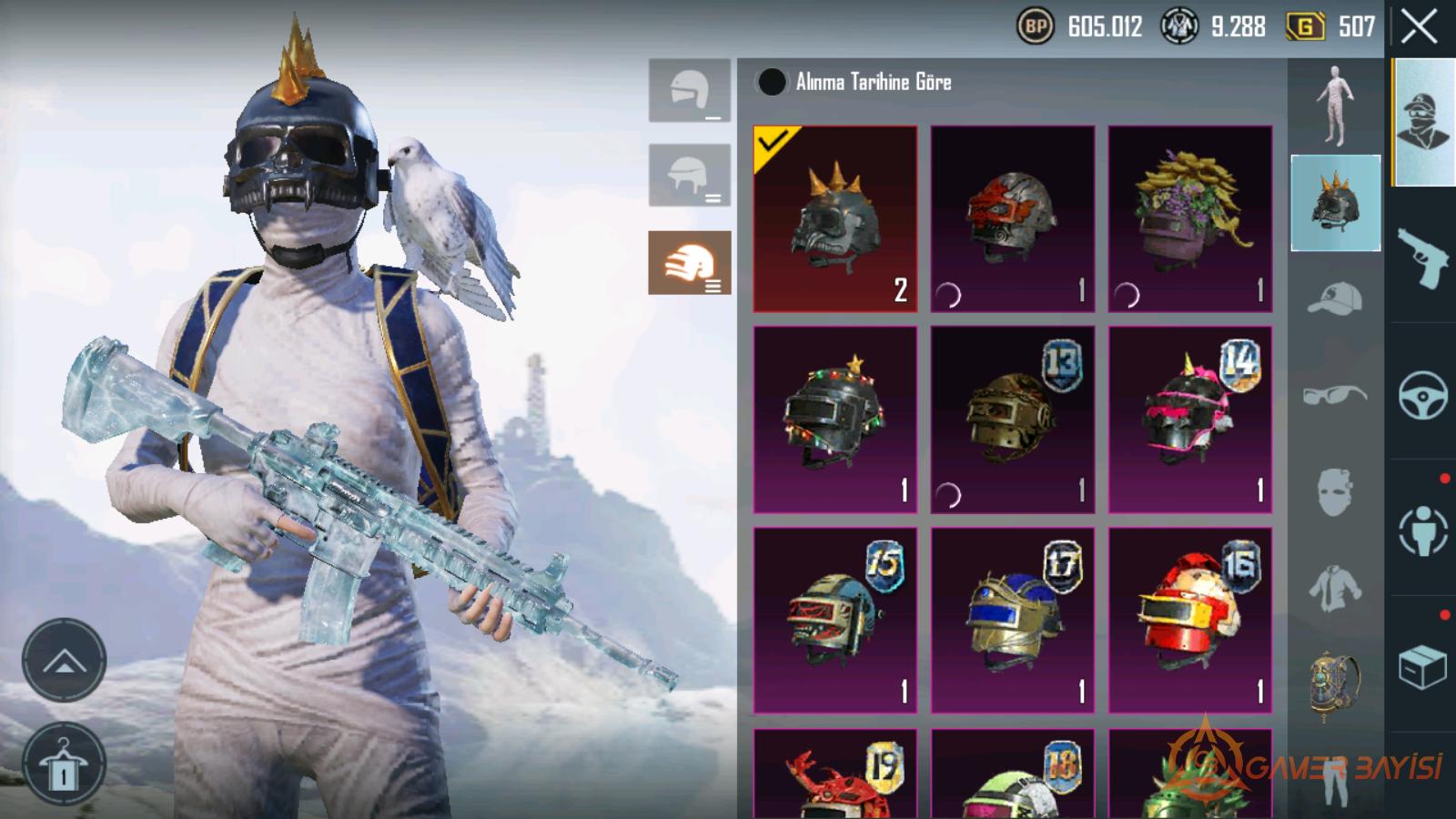Open the pistol weapon skins category
This screenshot has height=819, width=1456.
[1422, 257]
